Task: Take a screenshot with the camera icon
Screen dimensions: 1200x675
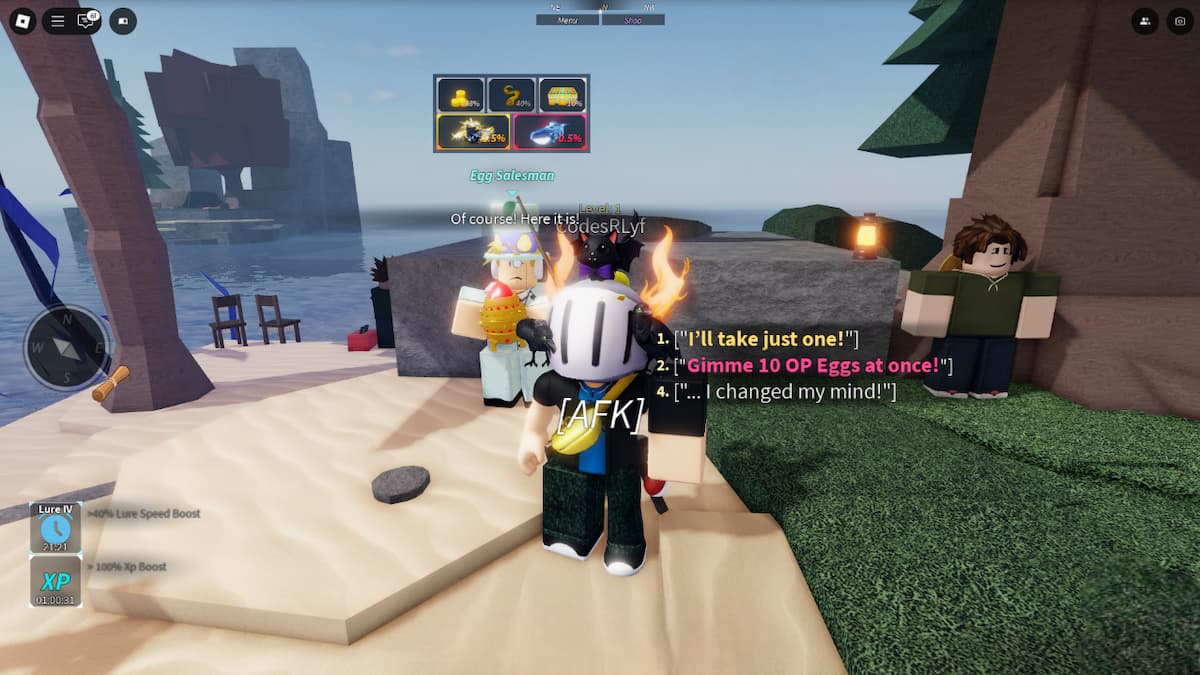Action: (x=1180, y=20)
